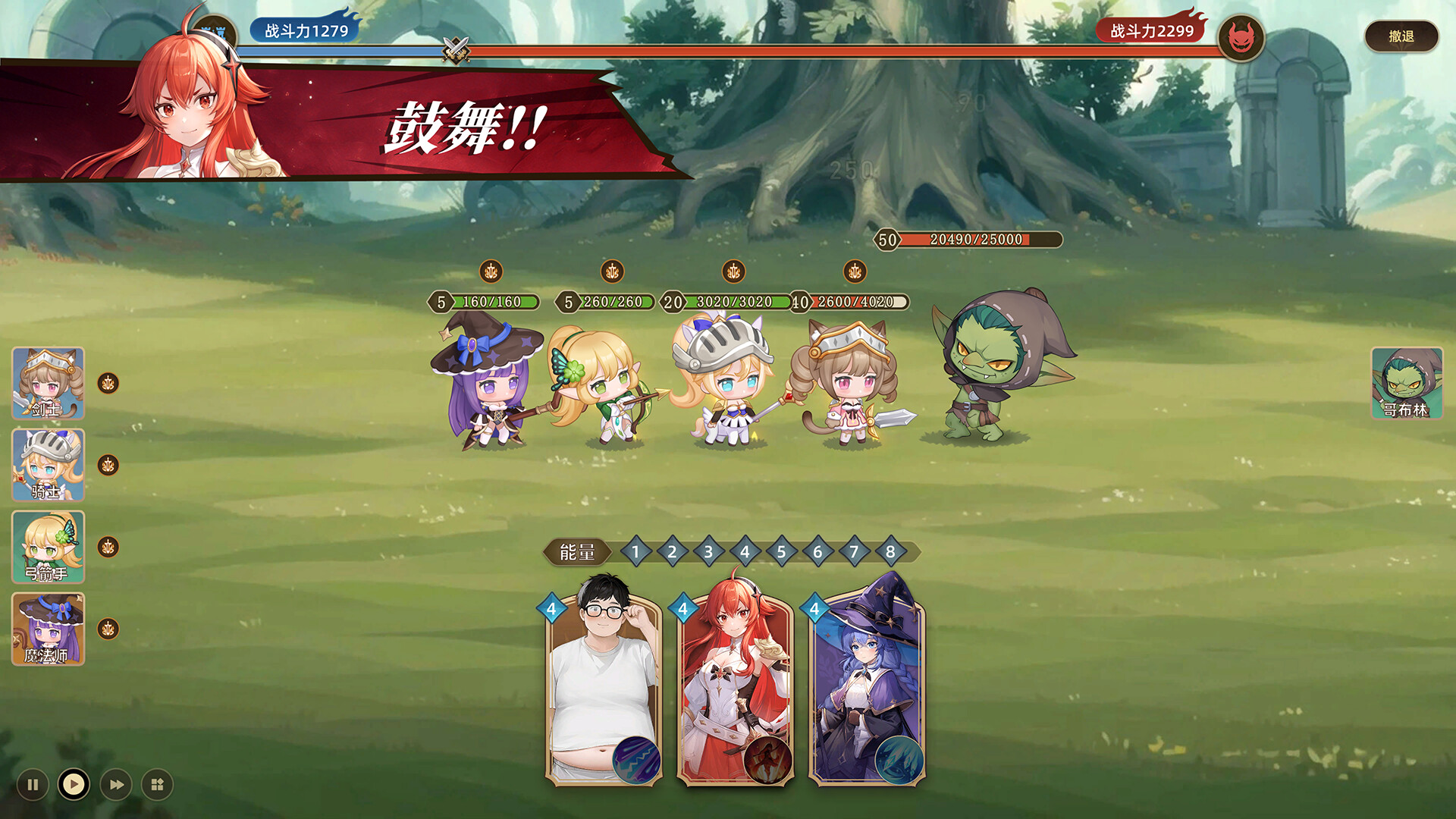1456x819 pixels.
Task: Select the 剑士 swordsman portrait
Action: pos(48,383)
